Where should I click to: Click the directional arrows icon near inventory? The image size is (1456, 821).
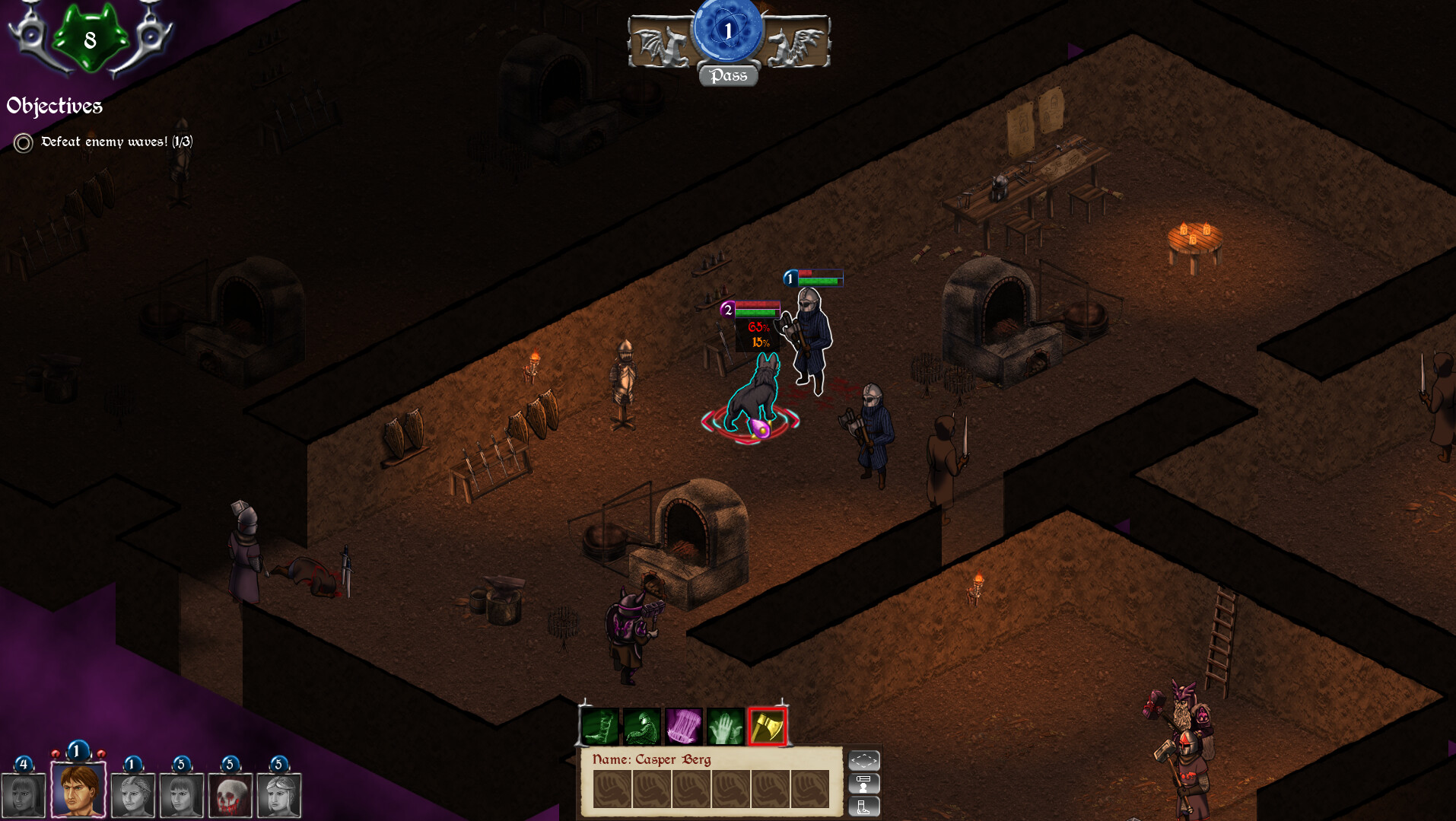[864, 761]
